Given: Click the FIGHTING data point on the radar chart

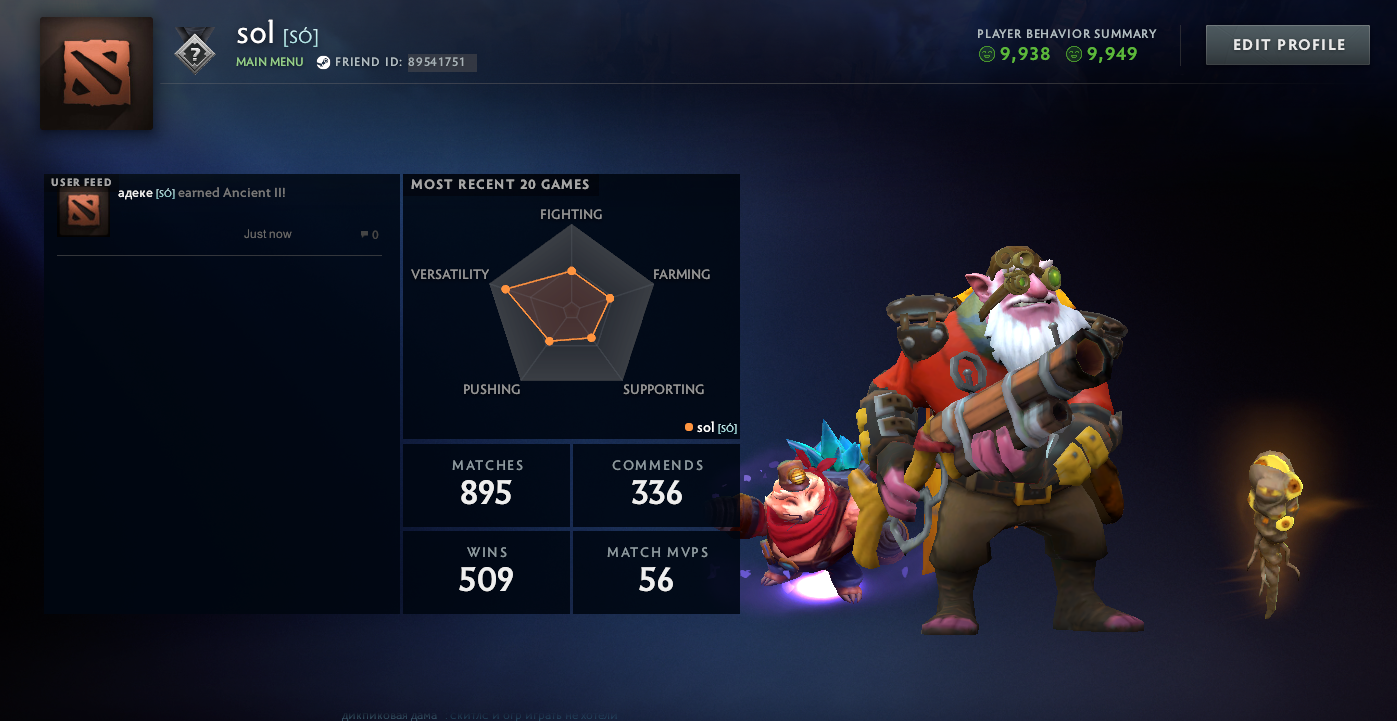Looking at the screenshot, I should (x=572, y=270).
